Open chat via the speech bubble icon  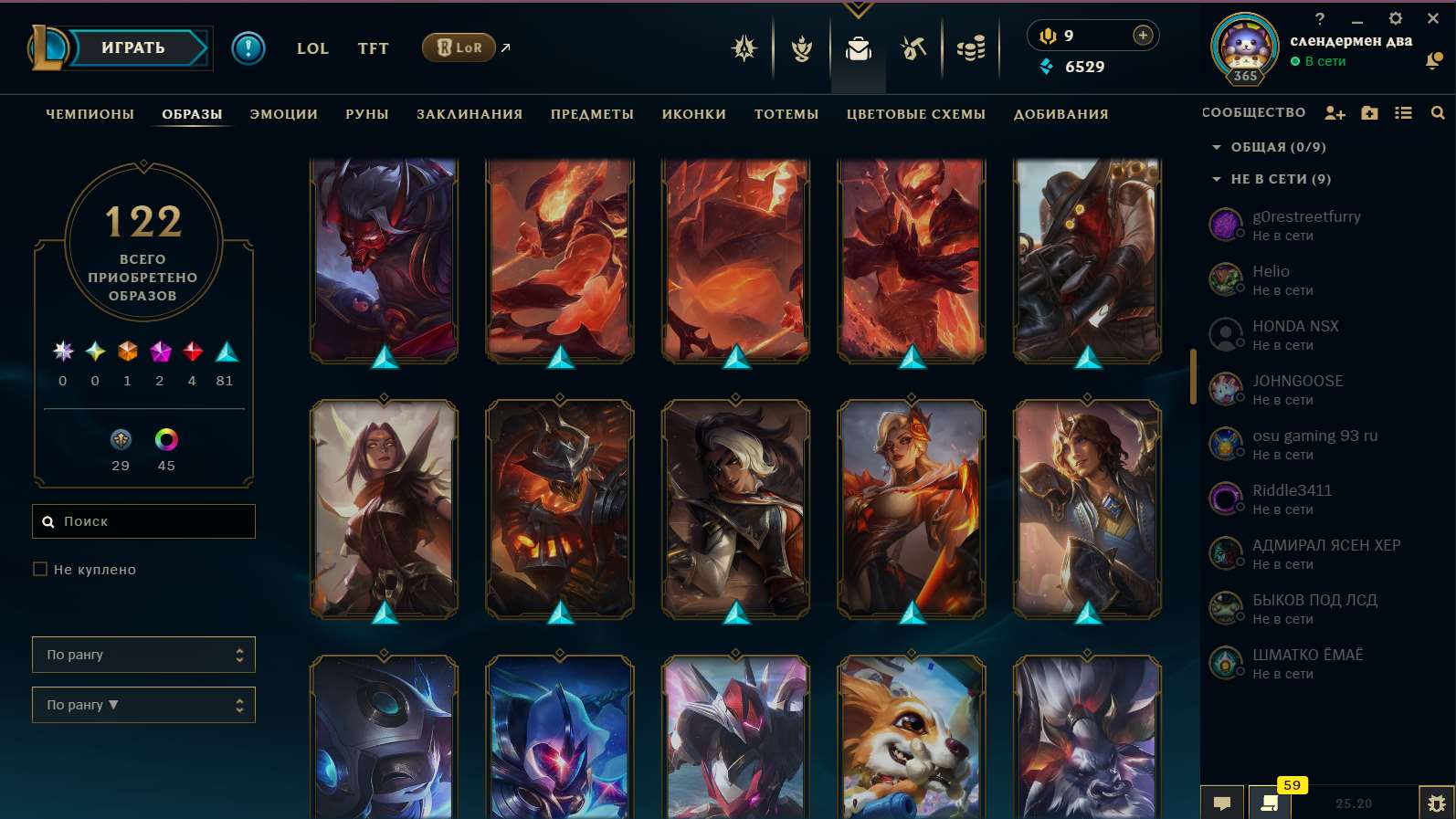pos(1222,804)
